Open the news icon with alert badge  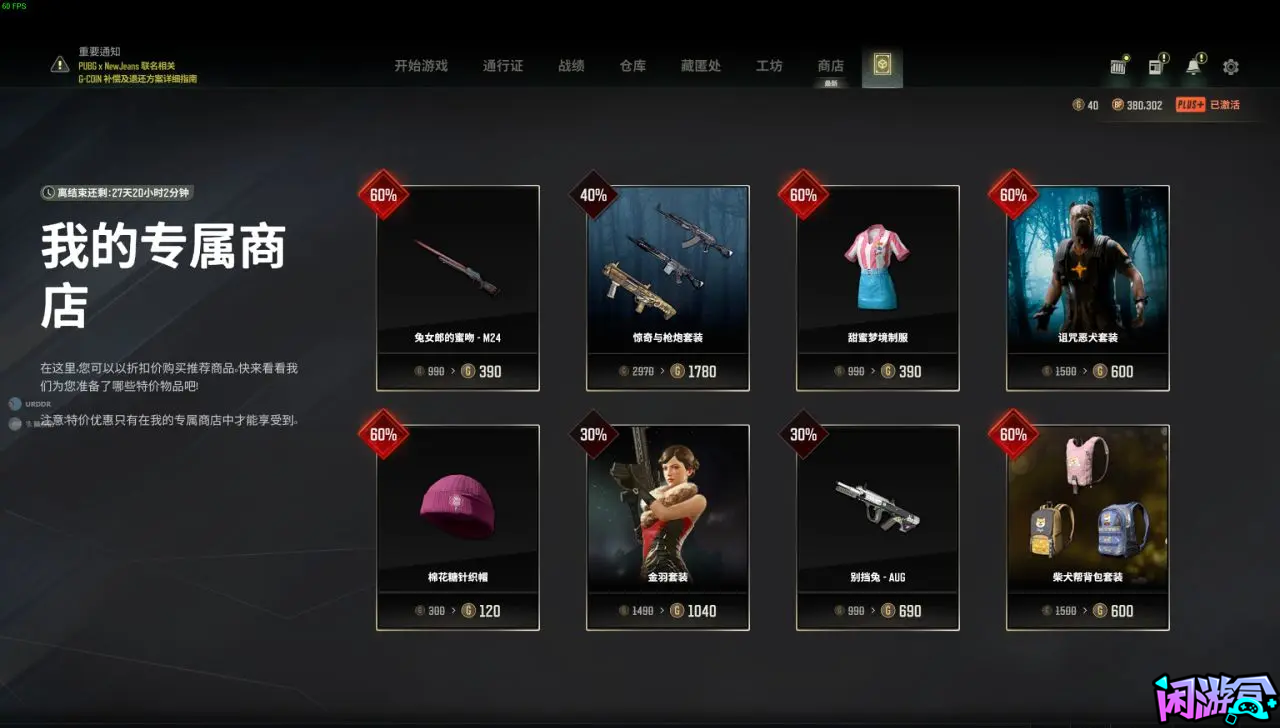pos(1157,66)
